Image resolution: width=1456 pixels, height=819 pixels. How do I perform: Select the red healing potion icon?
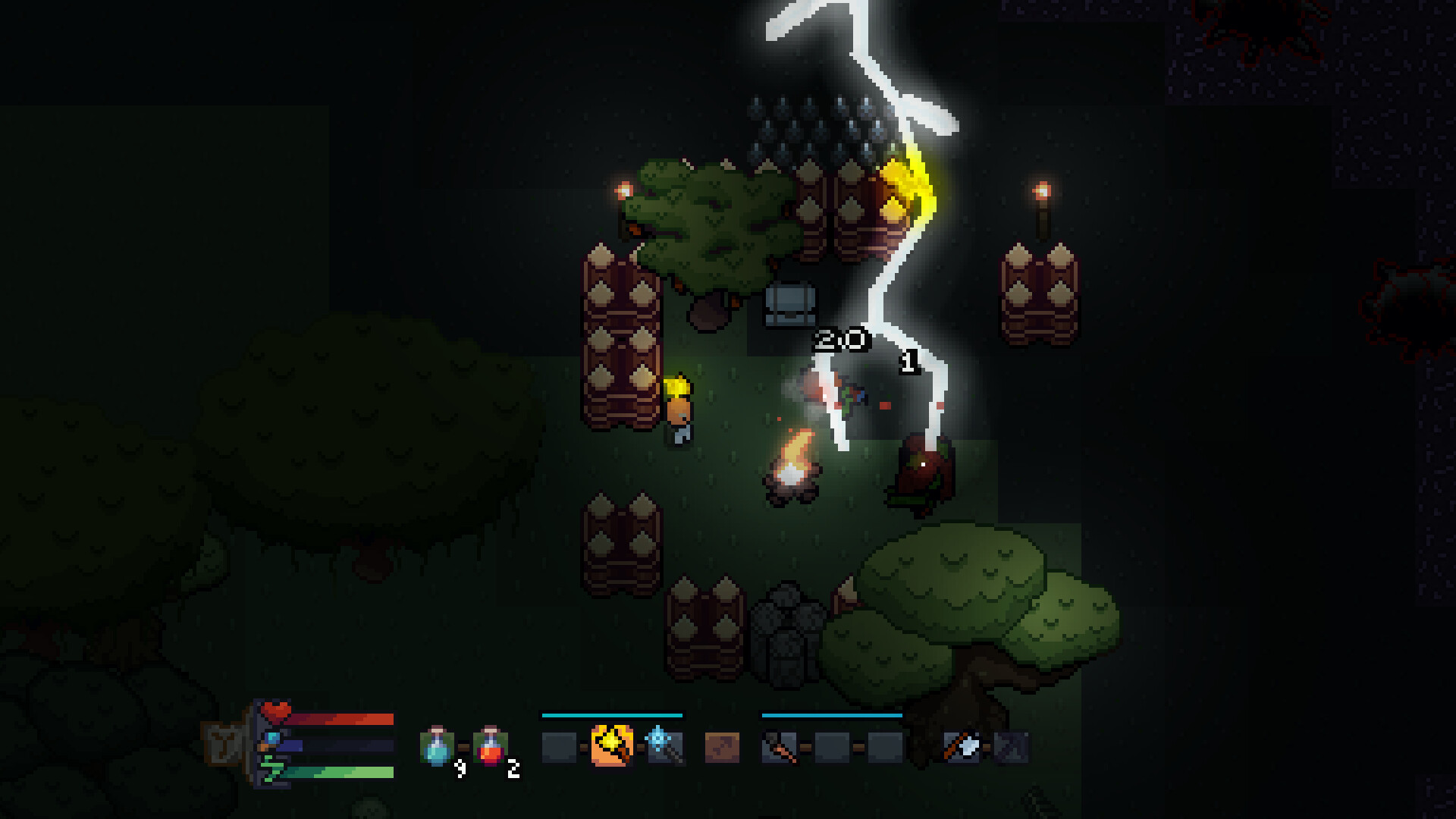[488, 747]
